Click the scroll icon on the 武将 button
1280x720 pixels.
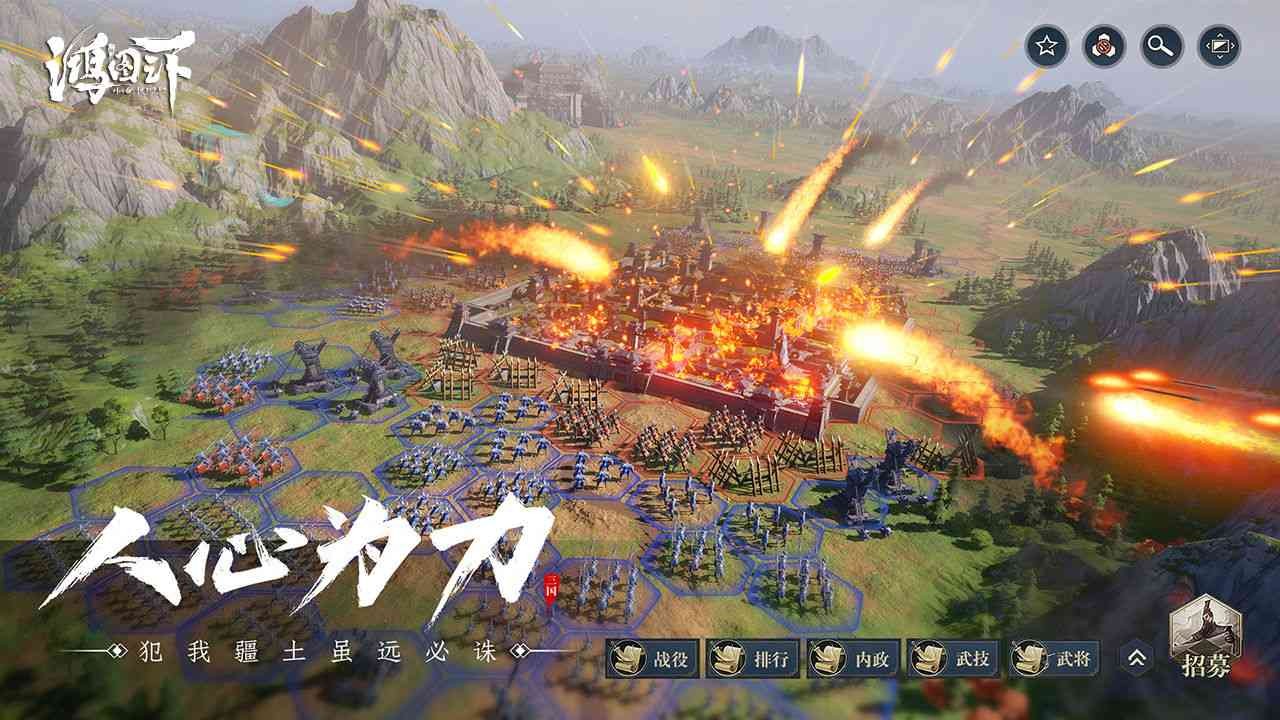click(x=1030, y=658)
